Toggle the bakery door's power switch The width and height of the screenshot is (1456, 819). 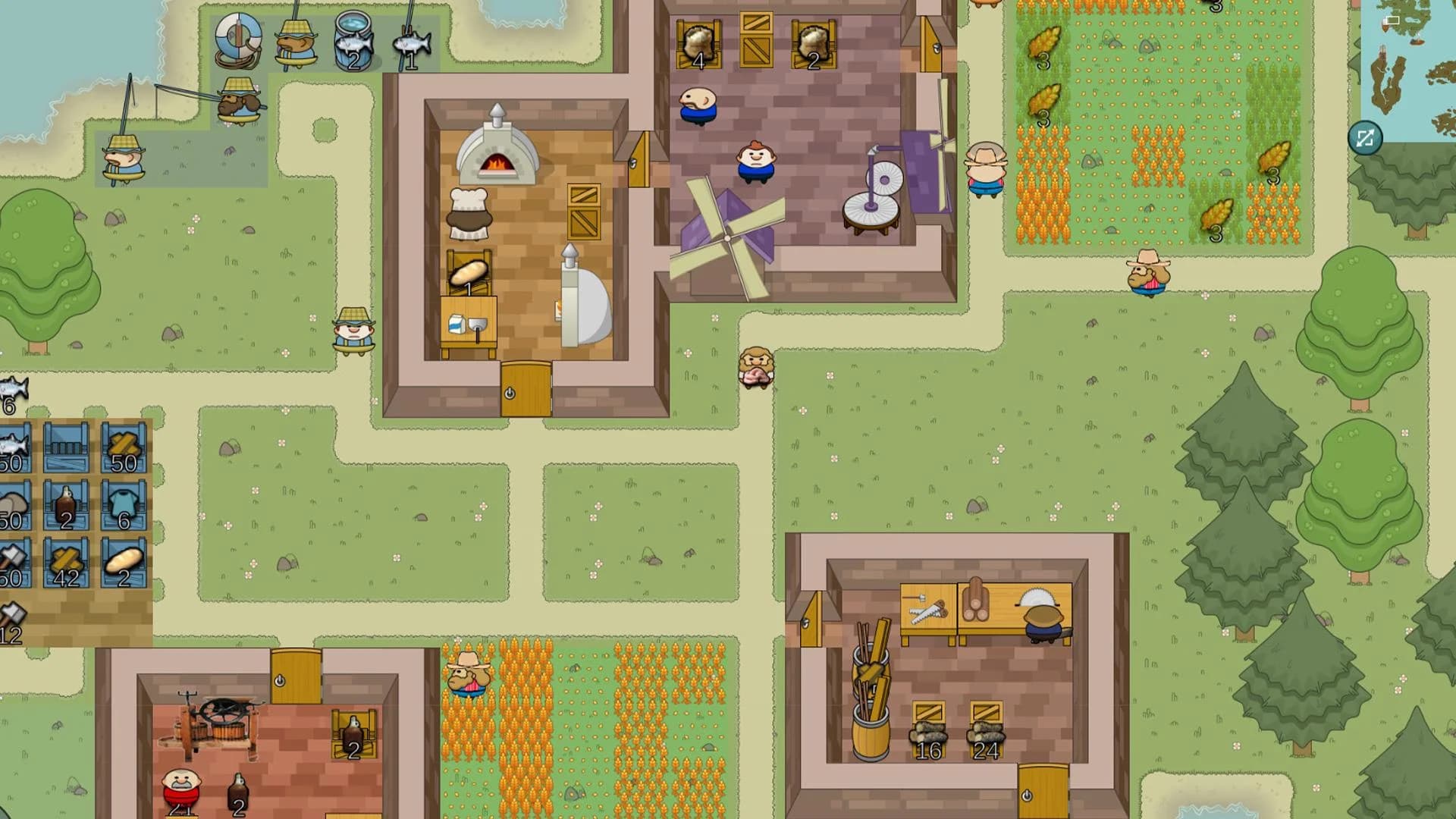point(510,392)
